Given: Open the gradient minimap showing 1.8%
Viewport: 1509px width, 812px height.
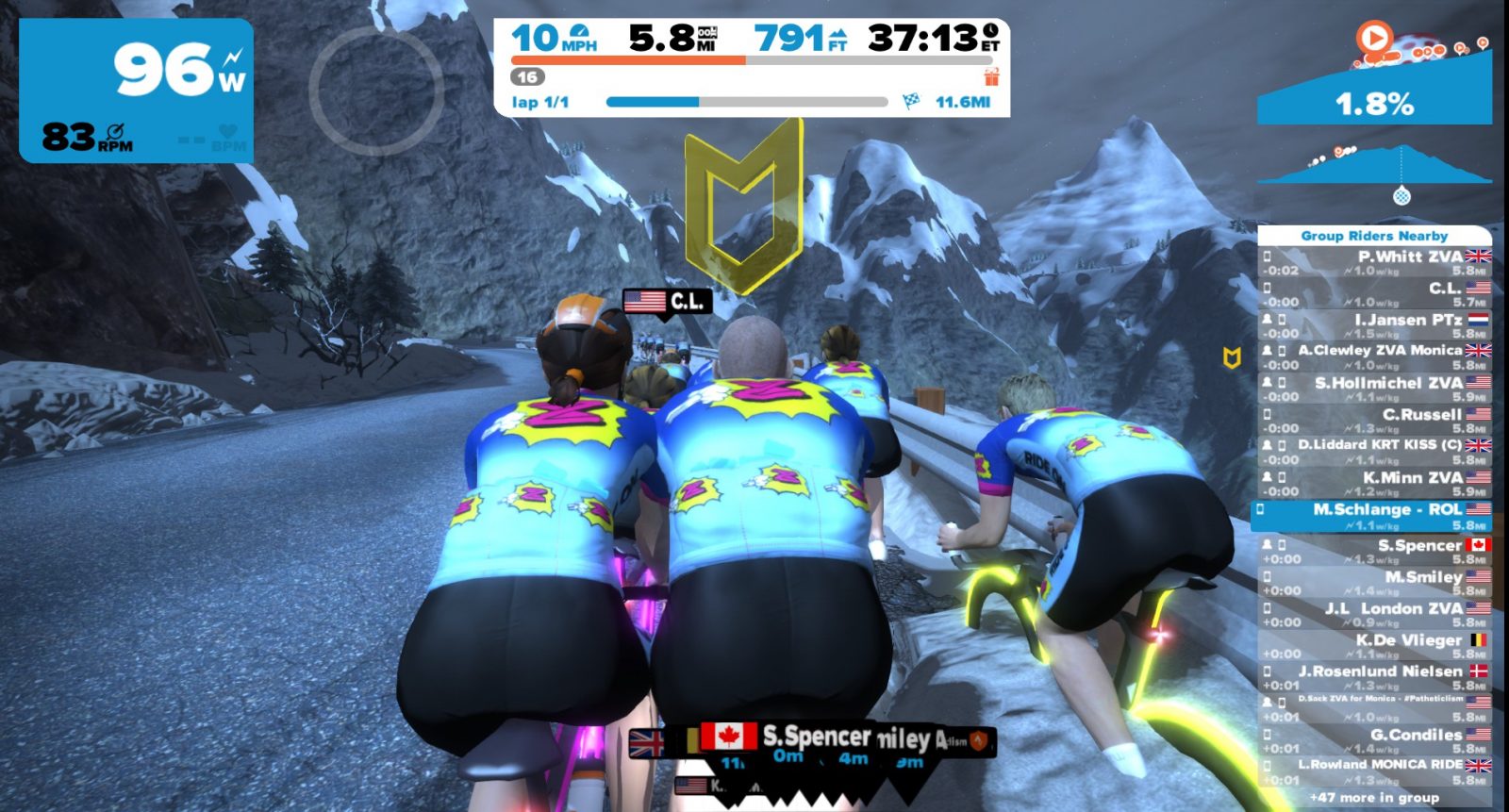Looking at the screenshot, I should point(1374,83).
